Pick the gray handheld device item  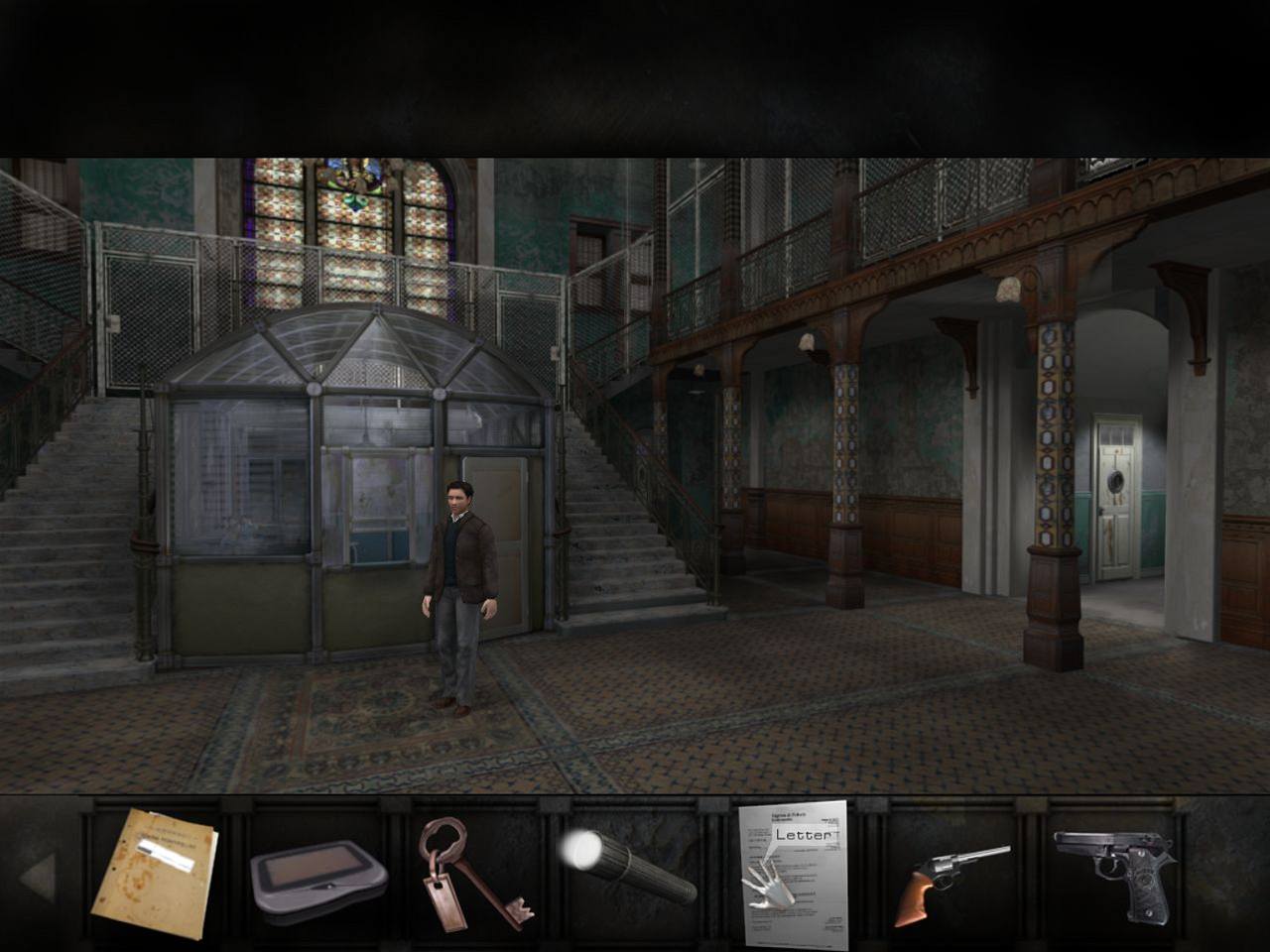coord(317,876)
